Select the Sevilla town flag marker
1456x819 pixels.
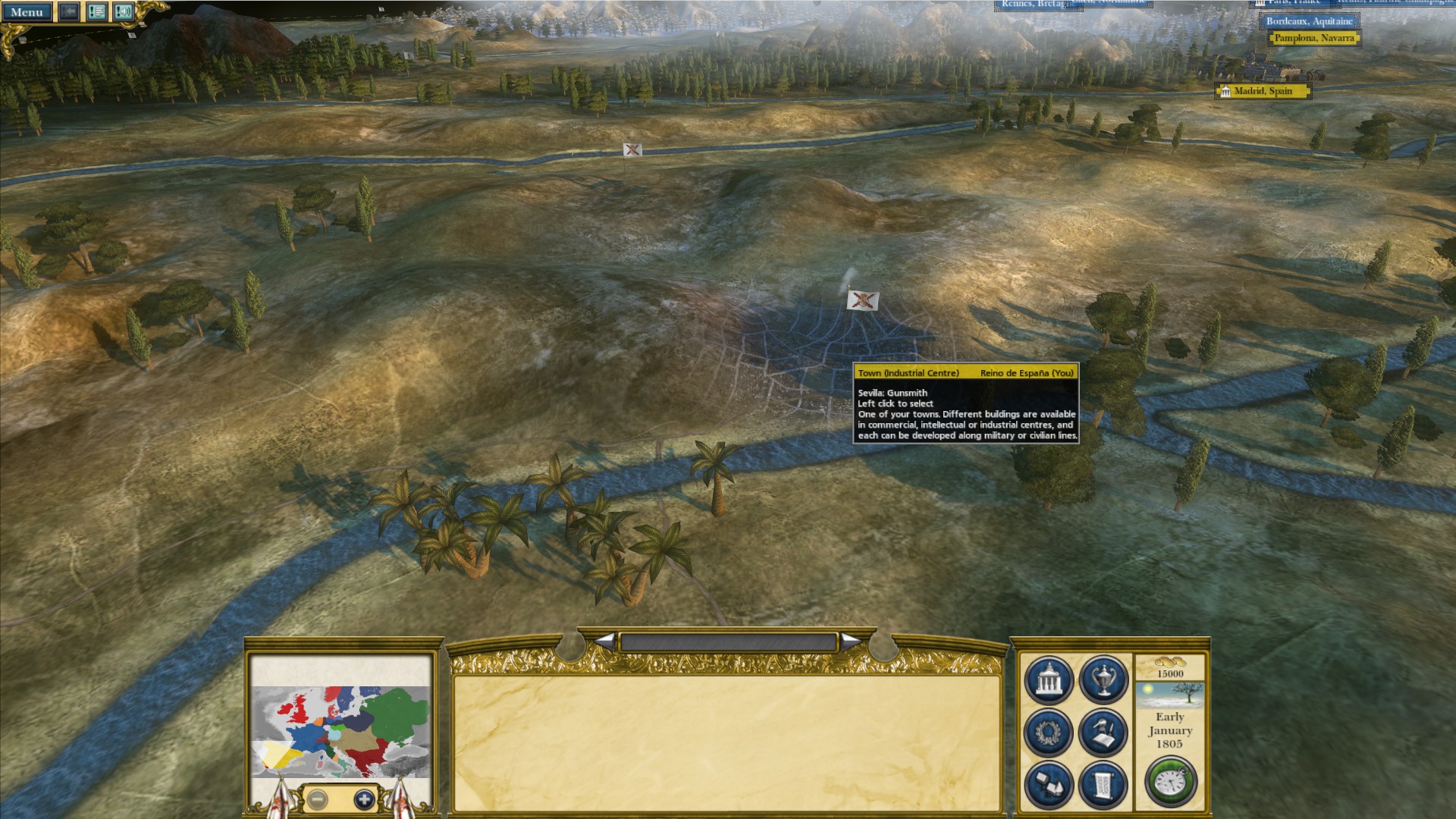point(862,300)
